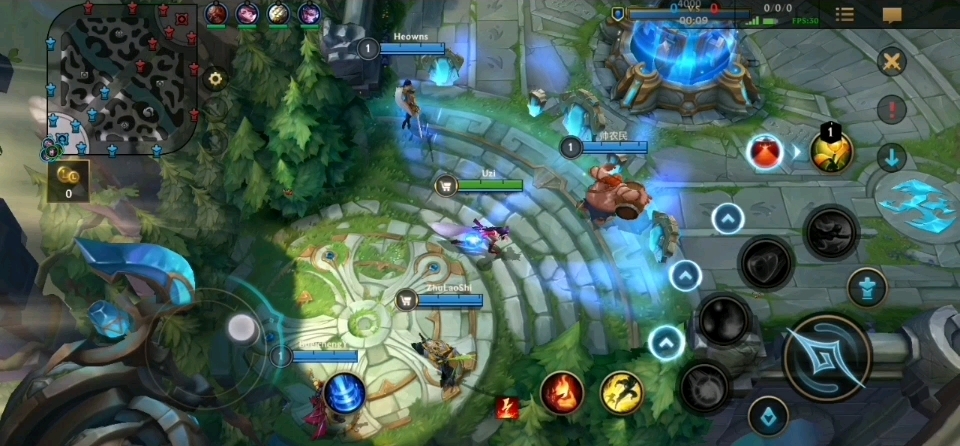This screenshot has width=960, height=446.
Task: Use the small red lightning item slot
Action: click(507, 407)
